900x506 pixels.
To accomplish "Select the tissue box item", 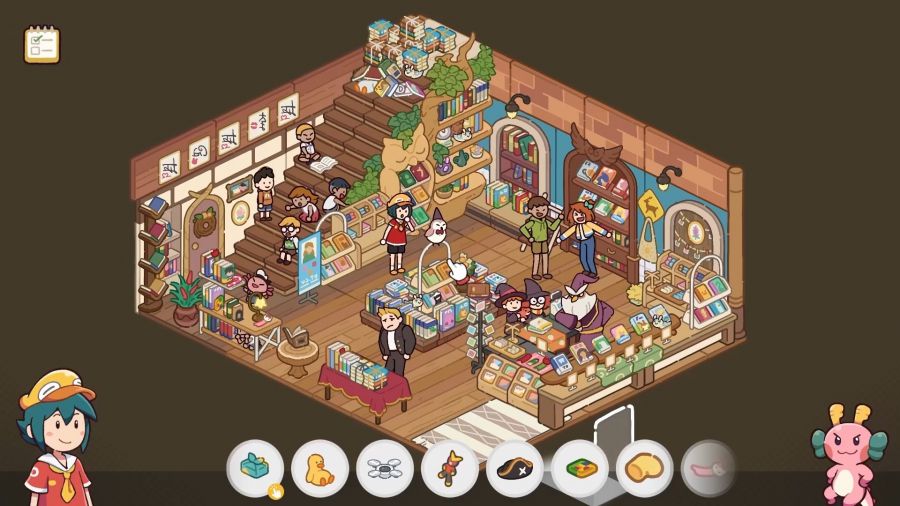I will 255,468.
